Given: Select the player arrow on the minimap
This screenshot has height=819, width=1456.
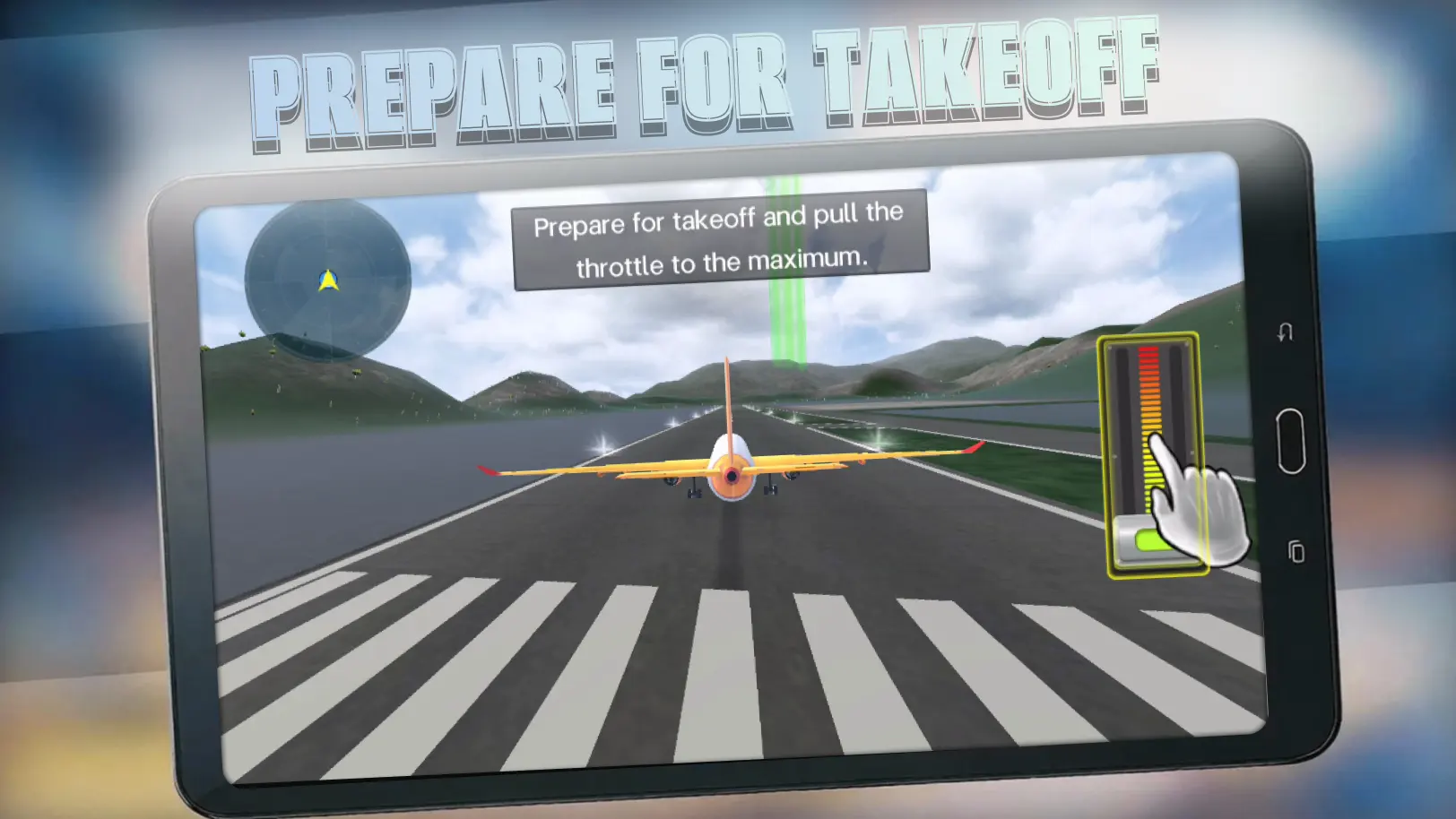Looking at the screenshot, I should 328,280.
